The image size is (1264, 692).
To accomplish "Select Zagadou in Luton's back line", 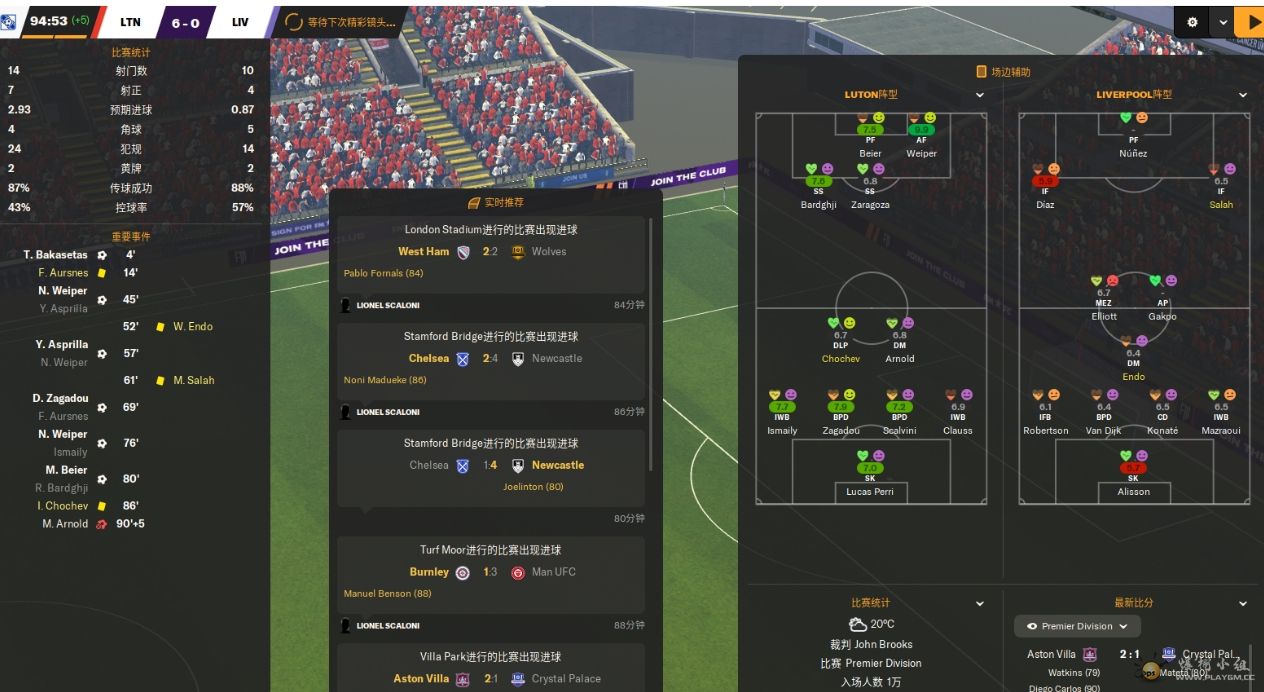I will (841, 430).
